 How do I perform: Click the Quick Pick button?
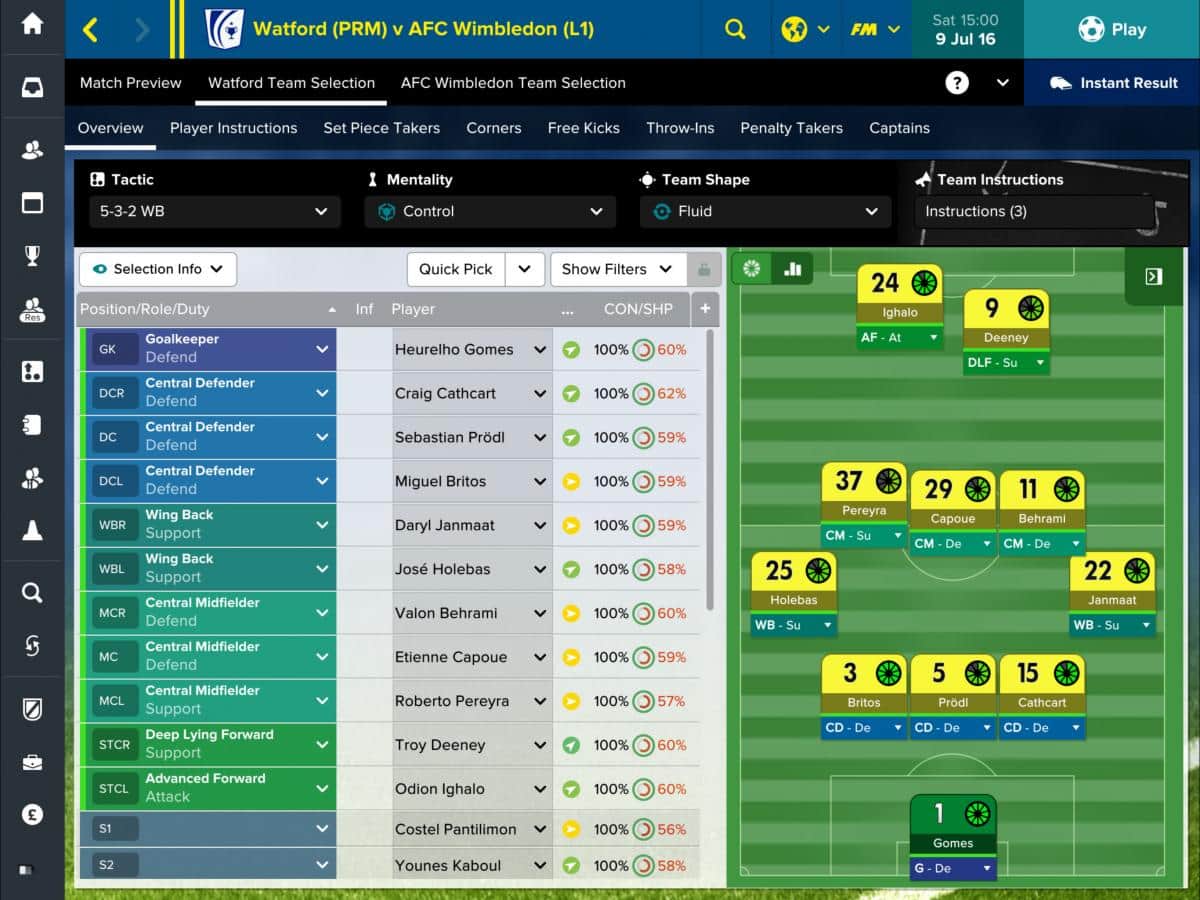pyautogui.click(x=456, y=269)
